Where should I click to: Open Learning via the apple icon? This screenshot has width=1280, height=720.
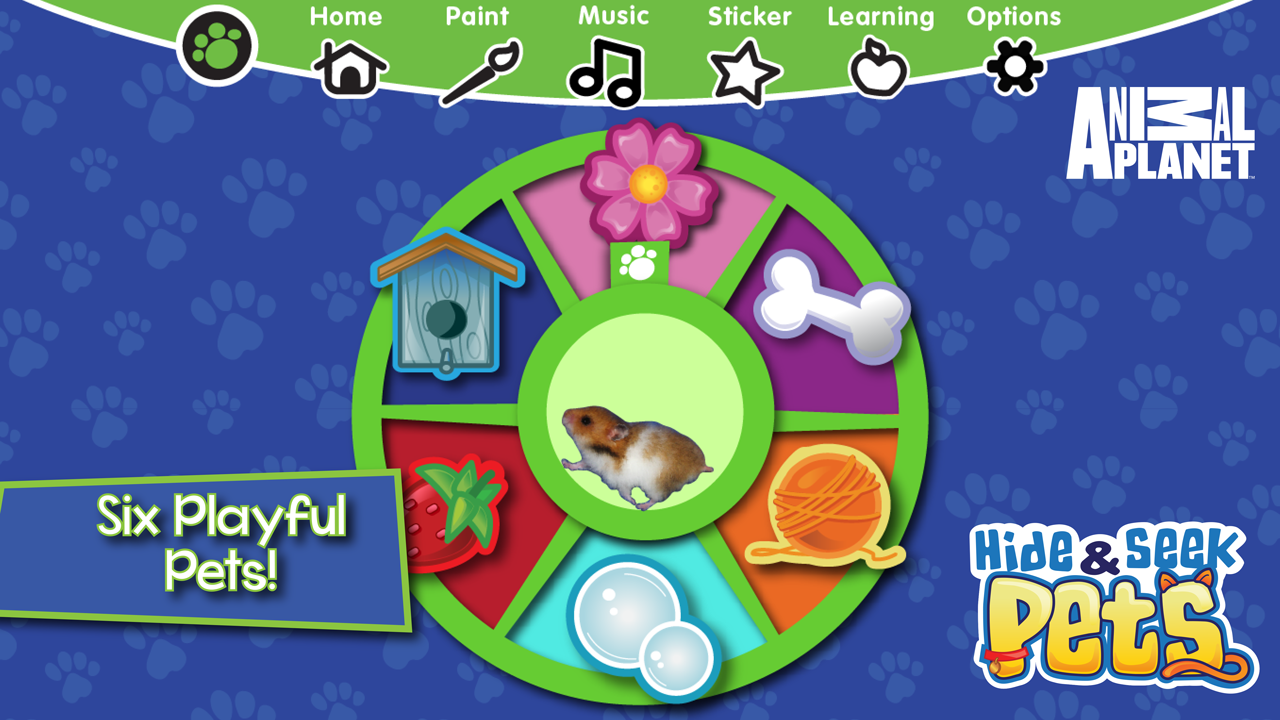(x=879, y=67)
